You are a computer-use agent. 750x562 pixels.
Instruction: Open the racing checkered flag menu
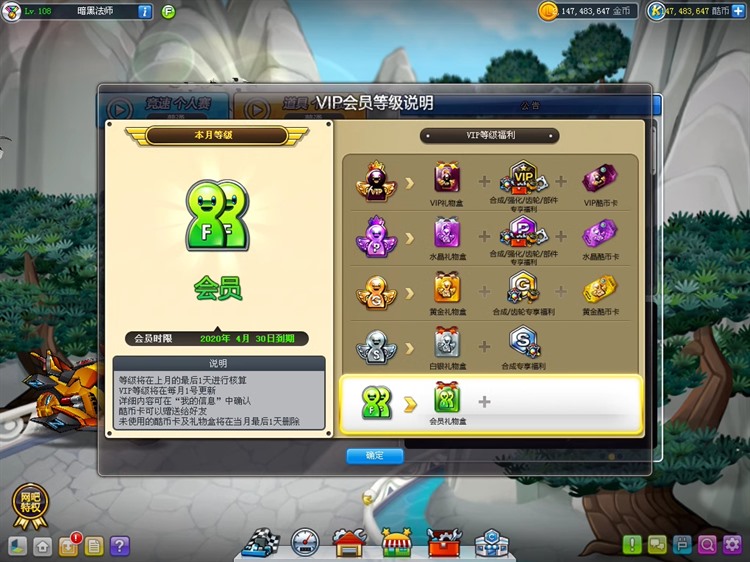pyautogui.click(x=259, y=543)
